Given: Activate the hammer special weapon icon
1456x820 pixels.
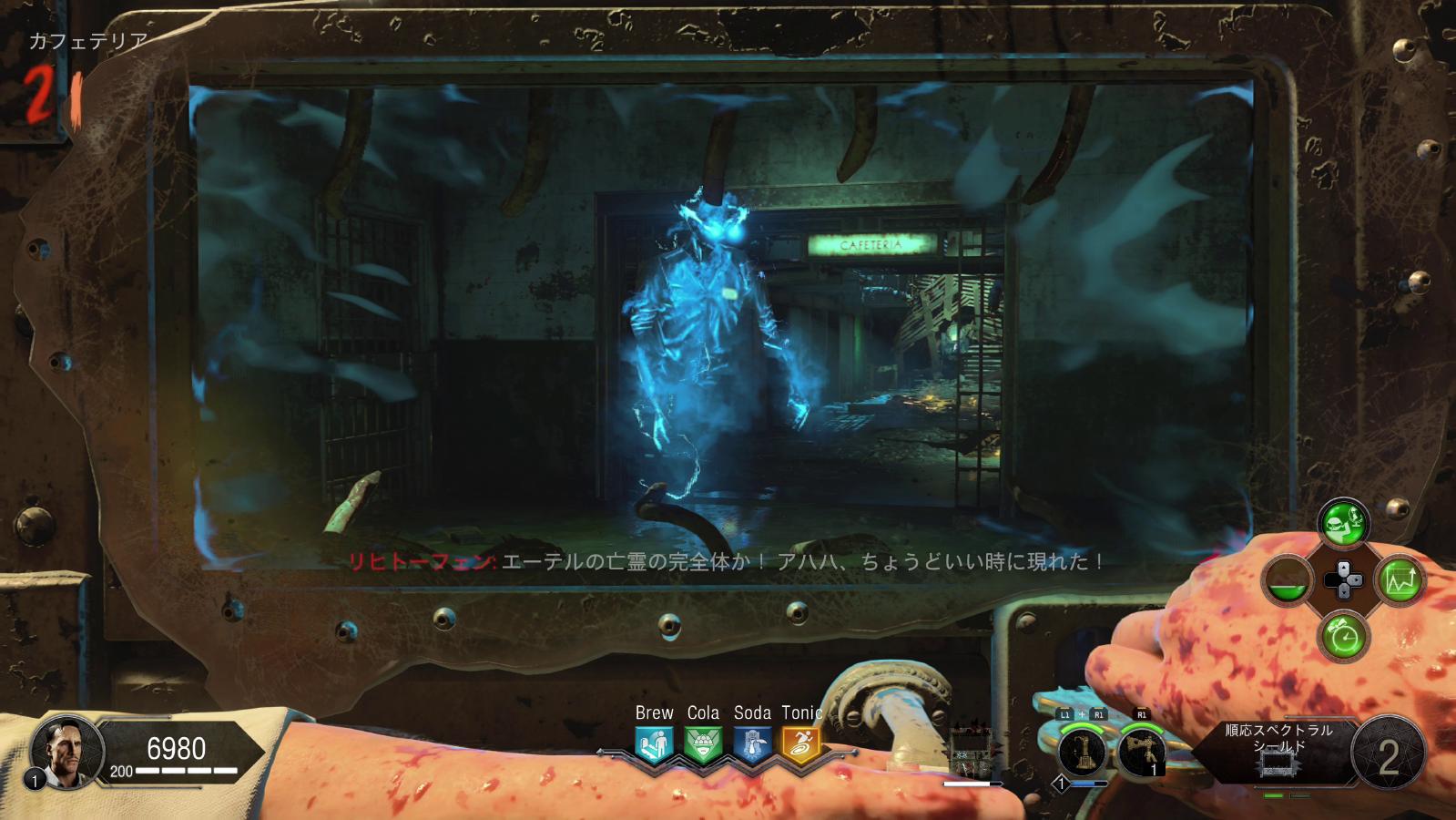Looking at the screenshot, I should pos(1082,753).
